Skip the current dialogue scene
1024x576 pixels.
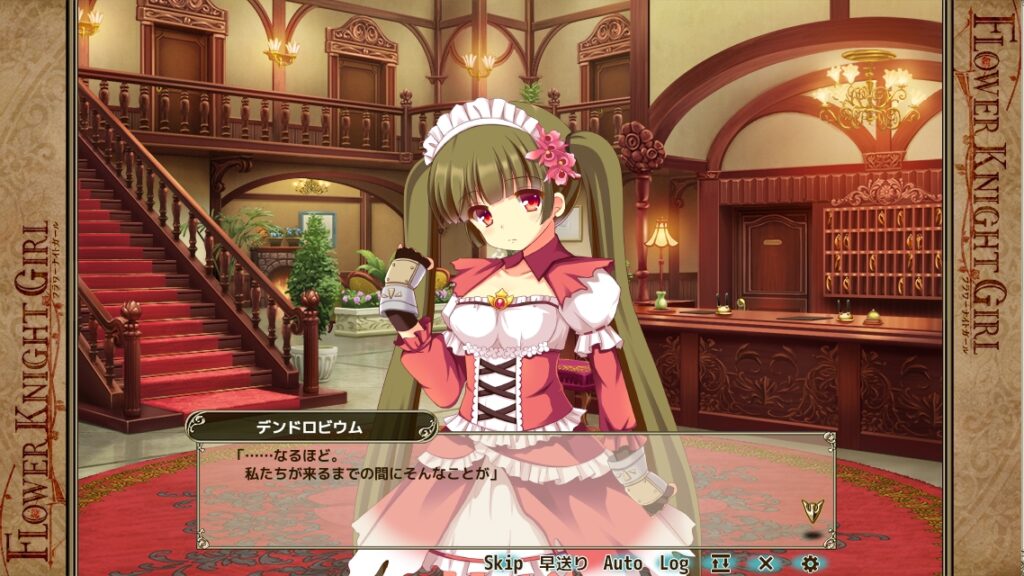coord(503,564)
